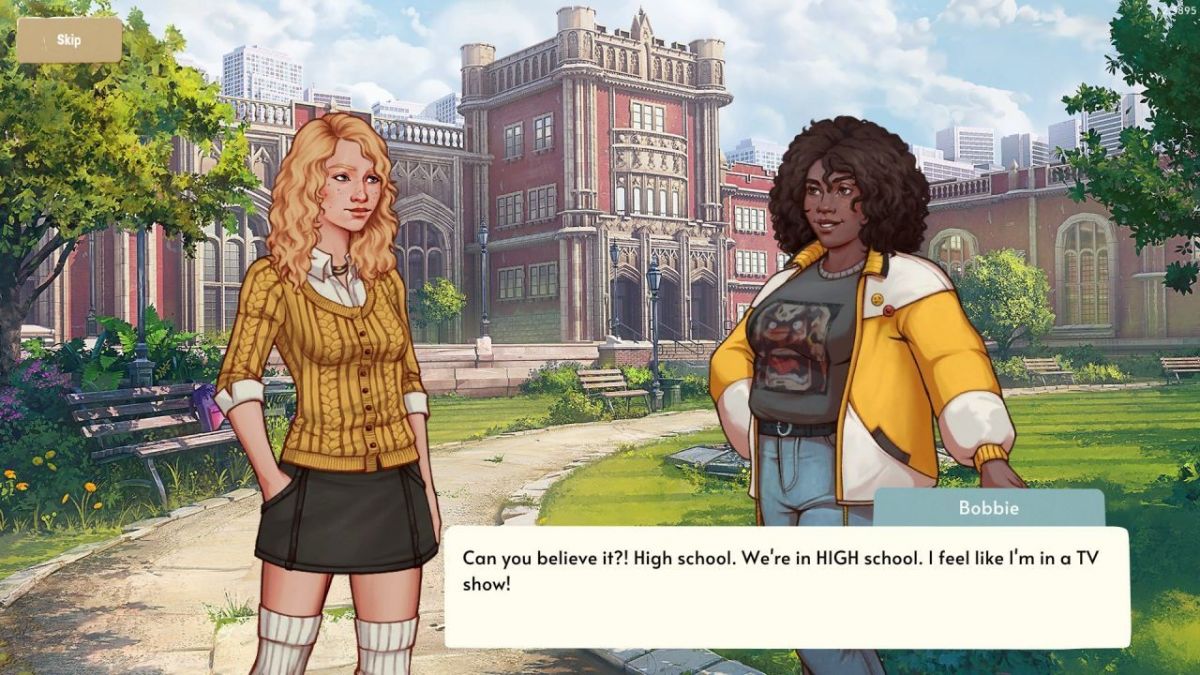Skip the current dialogue scene

pos(69,40)
